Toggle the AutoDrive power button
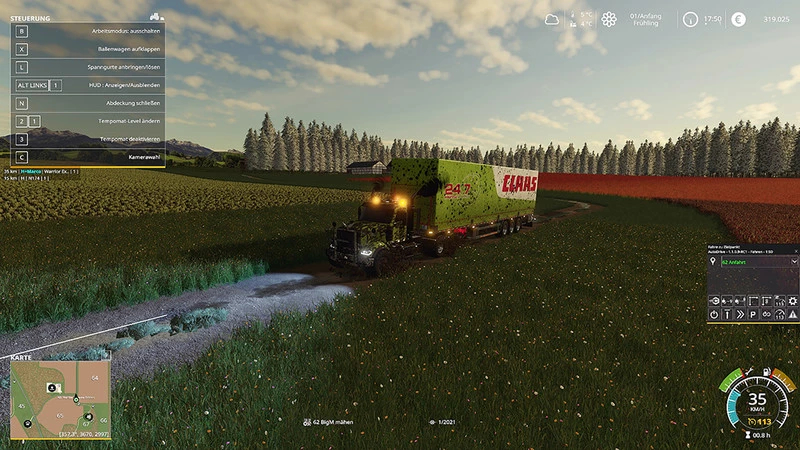Viewport: 800px width, 450px height. point(714,314)
